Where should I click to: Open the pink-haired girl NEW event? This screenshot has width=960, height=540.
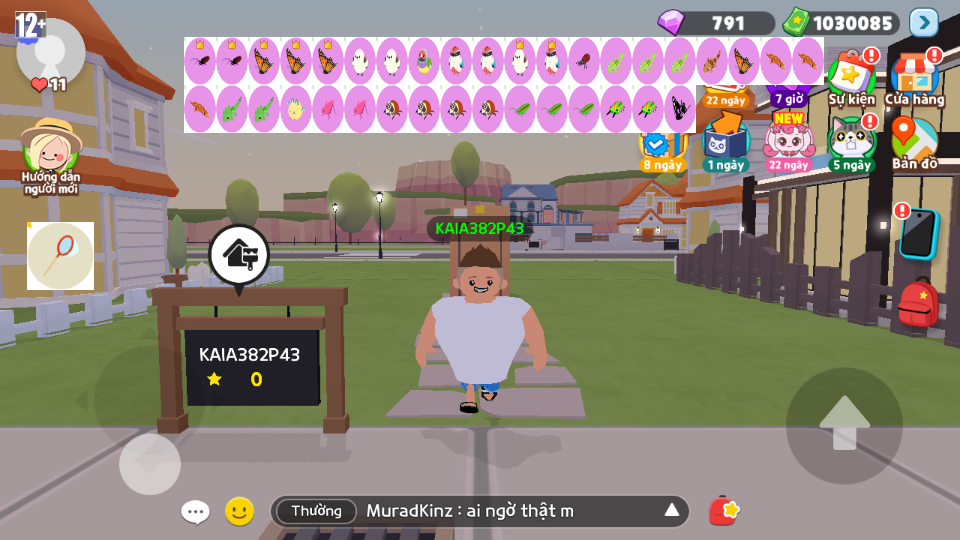point(789,141)
